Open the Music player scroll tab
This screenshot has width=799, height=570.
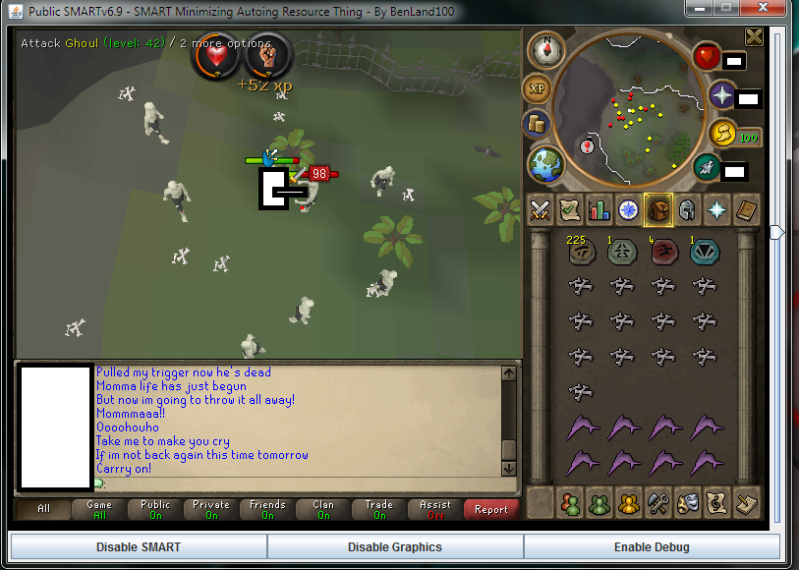click(x=716, y=501)
